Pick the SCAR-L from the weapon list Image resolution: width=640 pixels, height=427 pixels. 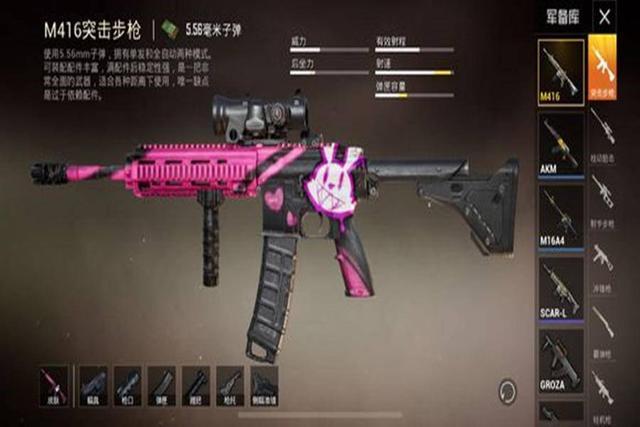[x=560, y=289]
